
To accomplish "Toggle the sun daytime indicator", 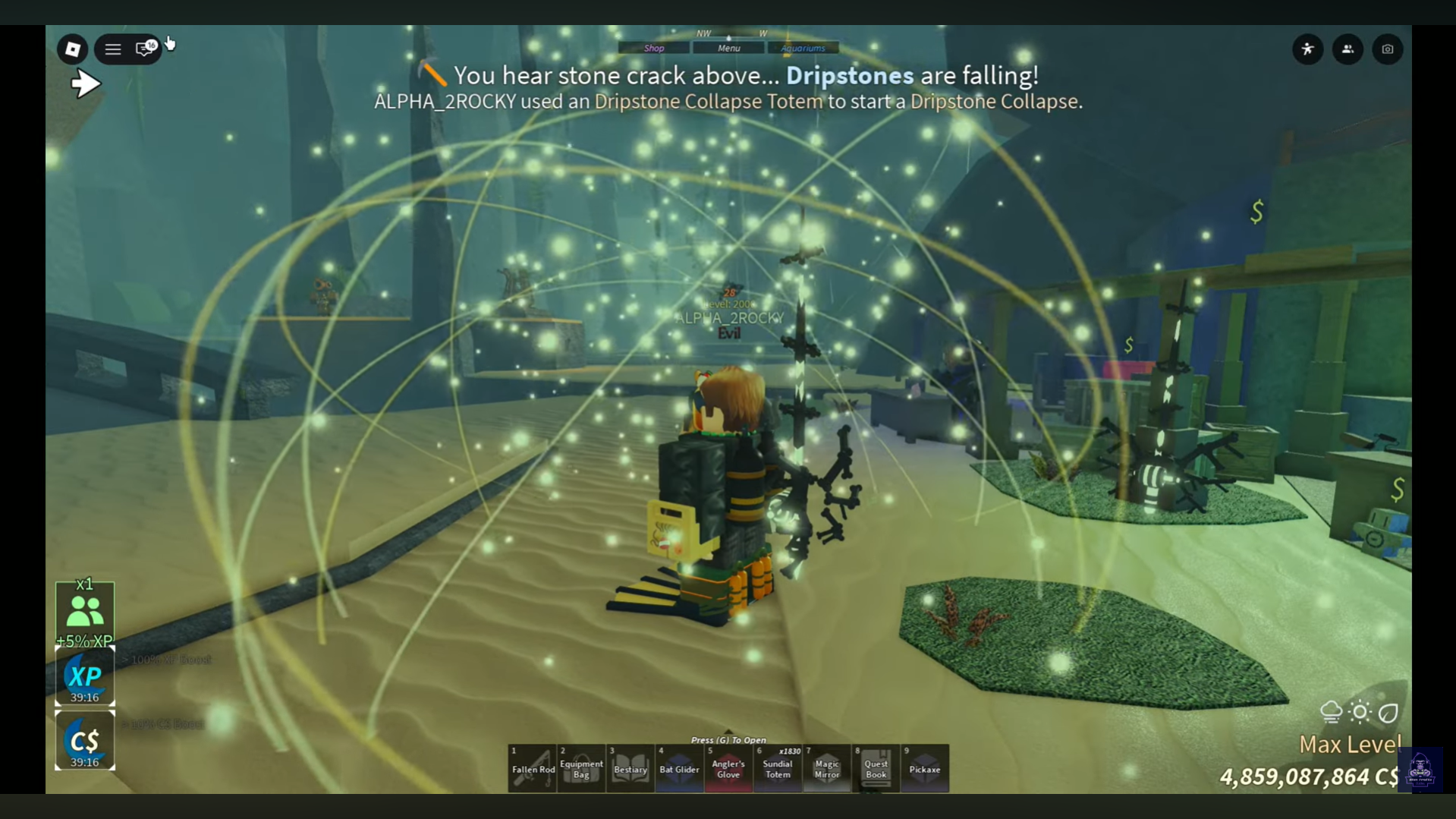I will [x=1360, y=711].
